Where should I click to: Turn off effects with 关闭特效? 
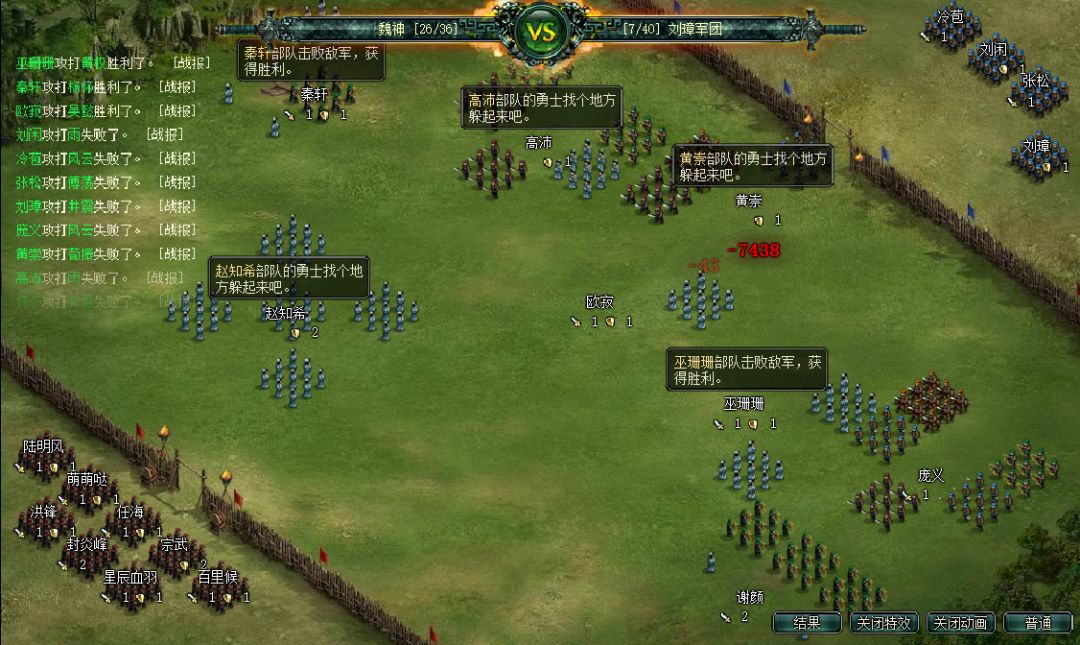[884, 623]
